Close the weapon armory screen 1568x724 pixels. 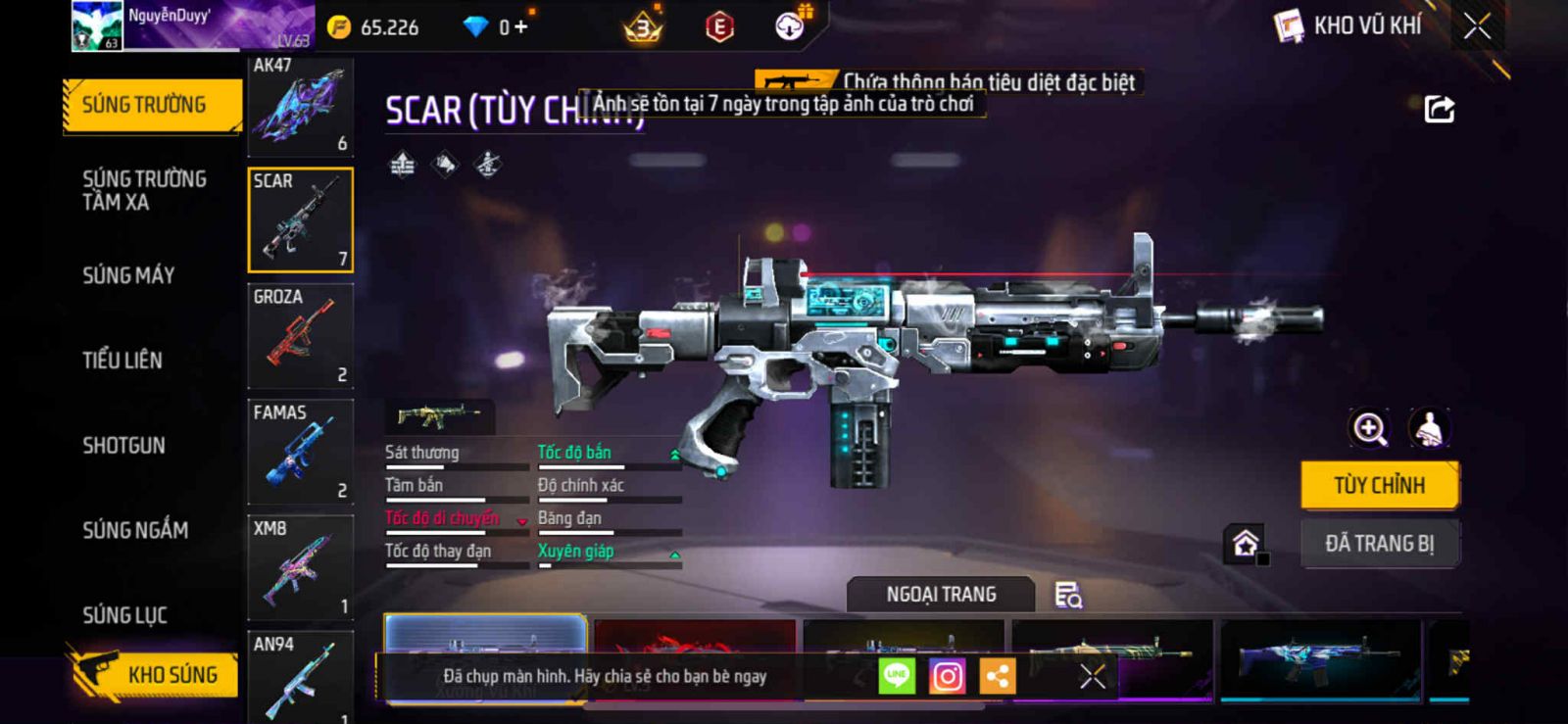pos(1477,26)
